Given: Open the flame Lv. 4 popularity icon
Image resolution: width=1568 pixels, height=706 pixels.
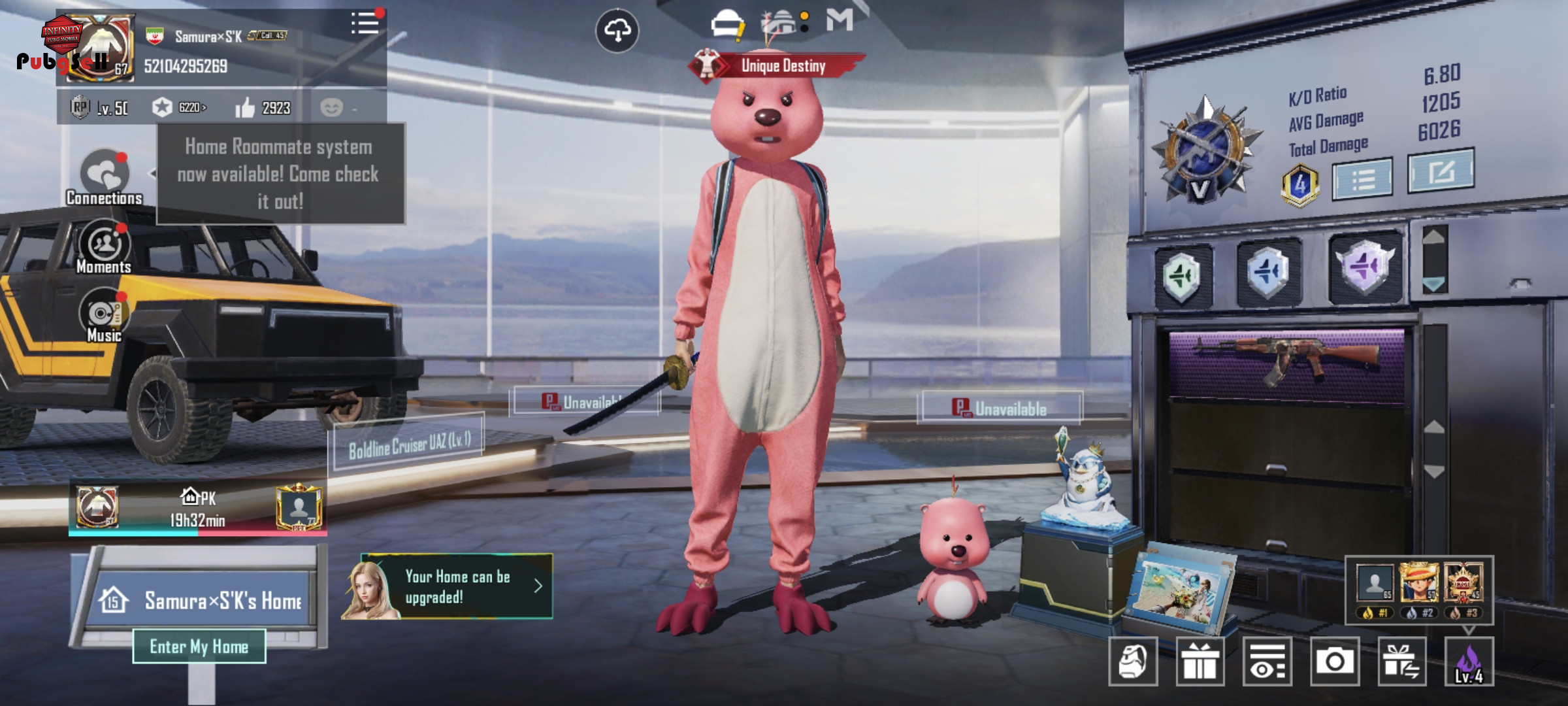Looking at the screenshot, I should pyautogui.click(x=1469, y=662).
